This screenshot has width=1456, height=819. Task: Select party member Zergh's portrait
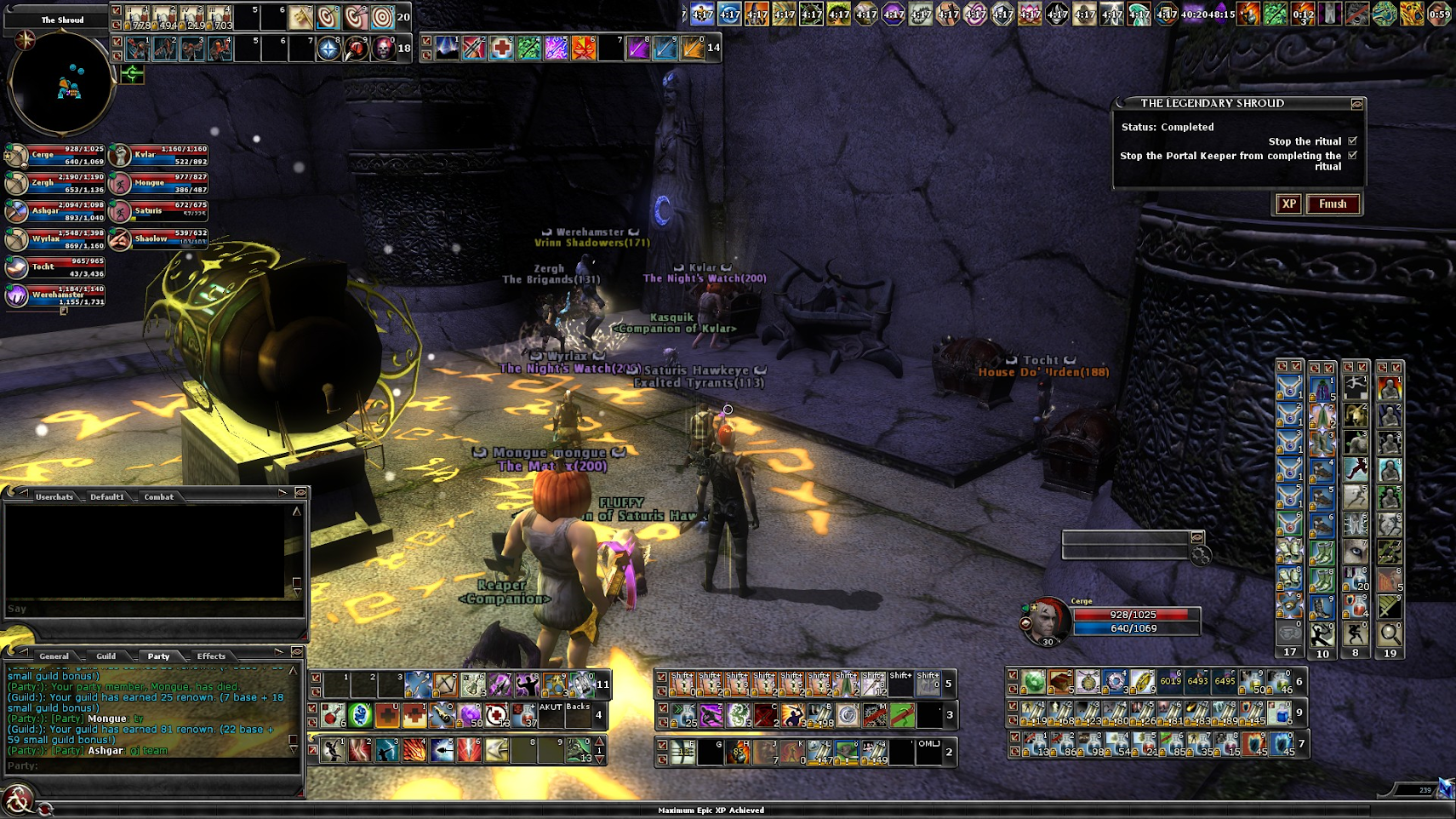click(x=17, y=183)
